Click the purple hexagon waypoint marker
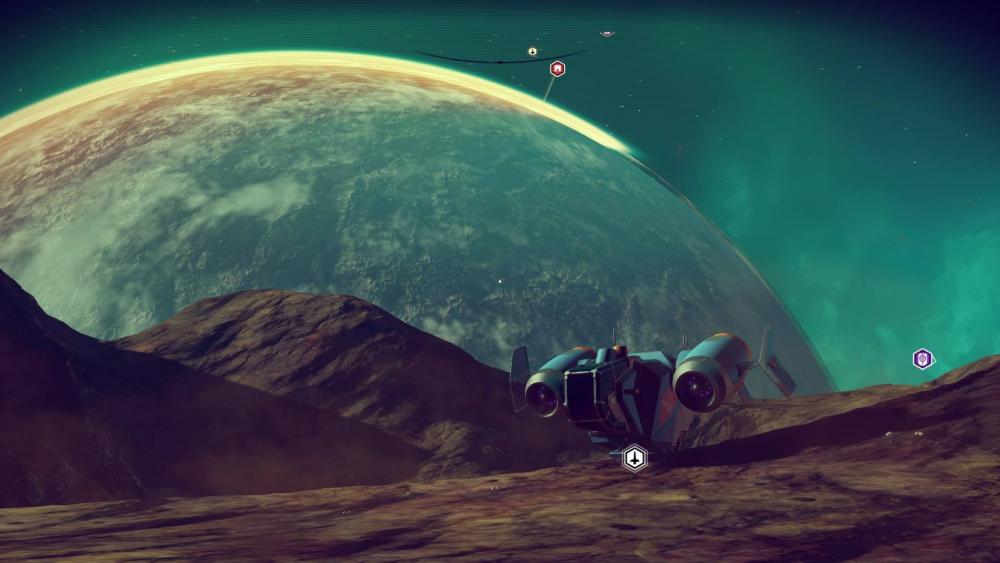Screen dimensions: 1000x563 [x=923, y=359]
